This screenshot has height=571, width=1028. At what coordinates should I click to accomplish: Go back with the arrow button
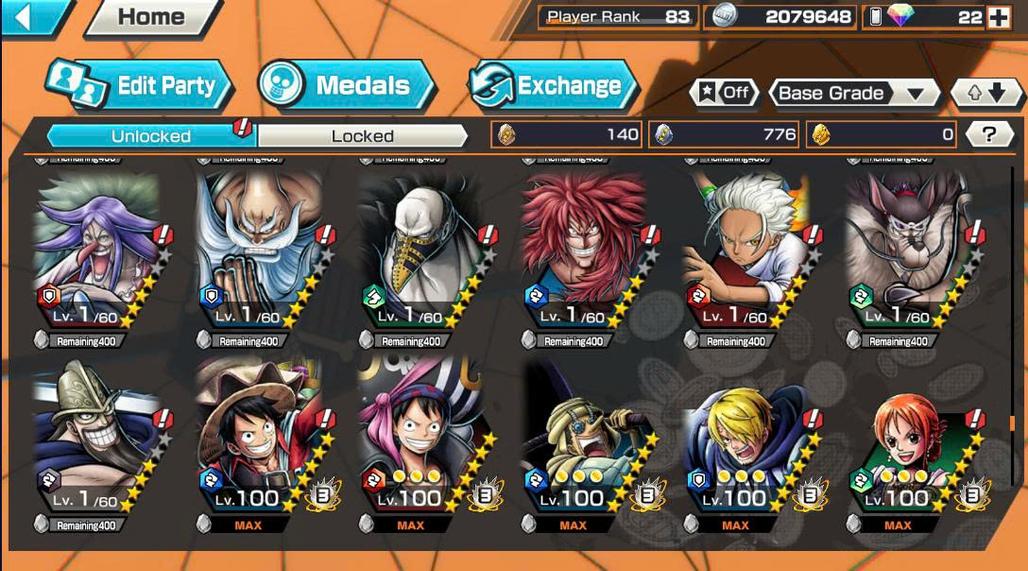point(30,17)
